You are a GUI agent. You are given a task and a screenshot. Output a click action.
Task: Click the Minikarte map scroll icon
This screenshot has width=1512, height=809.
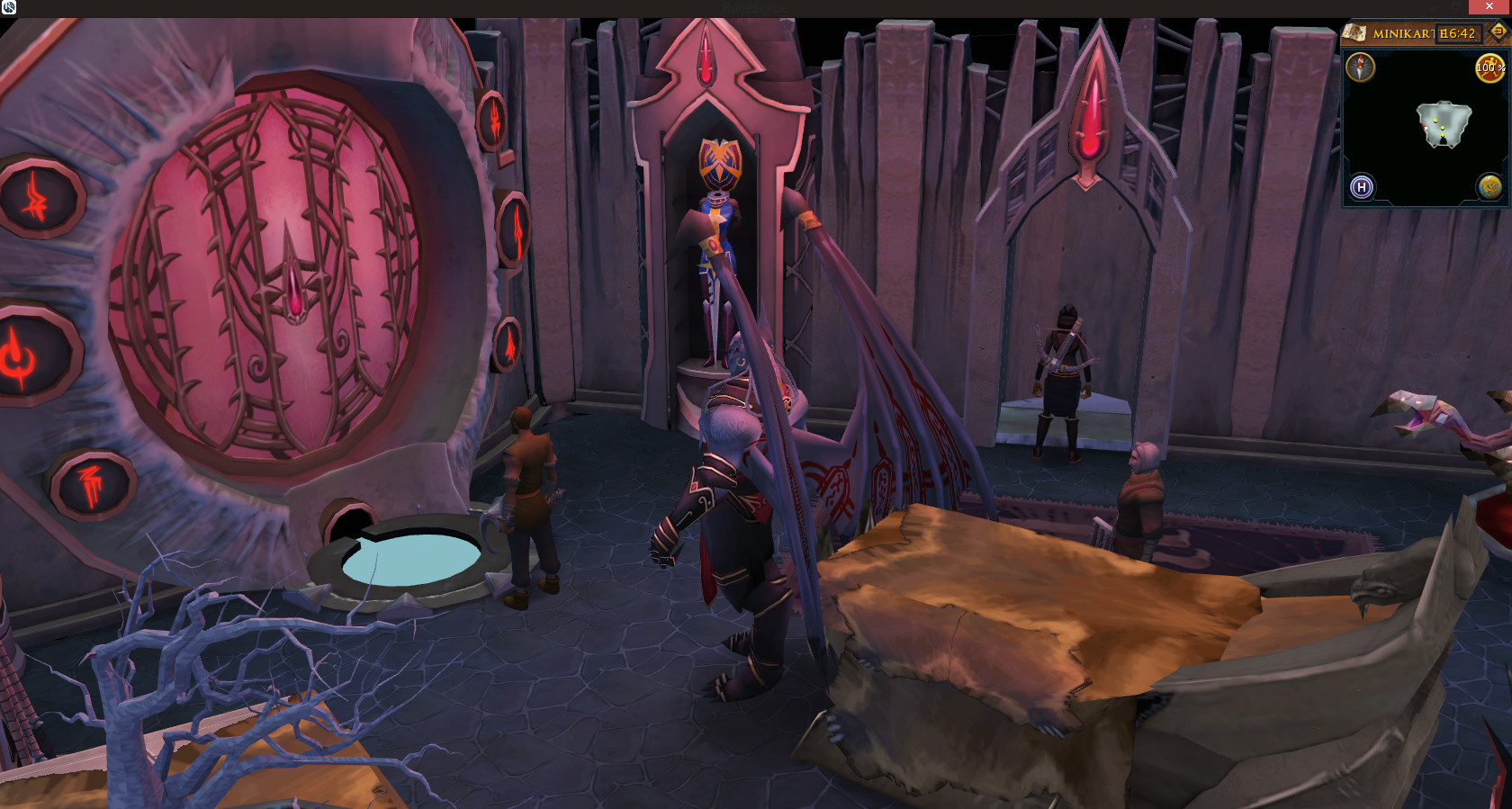[x=1354, y=33]
